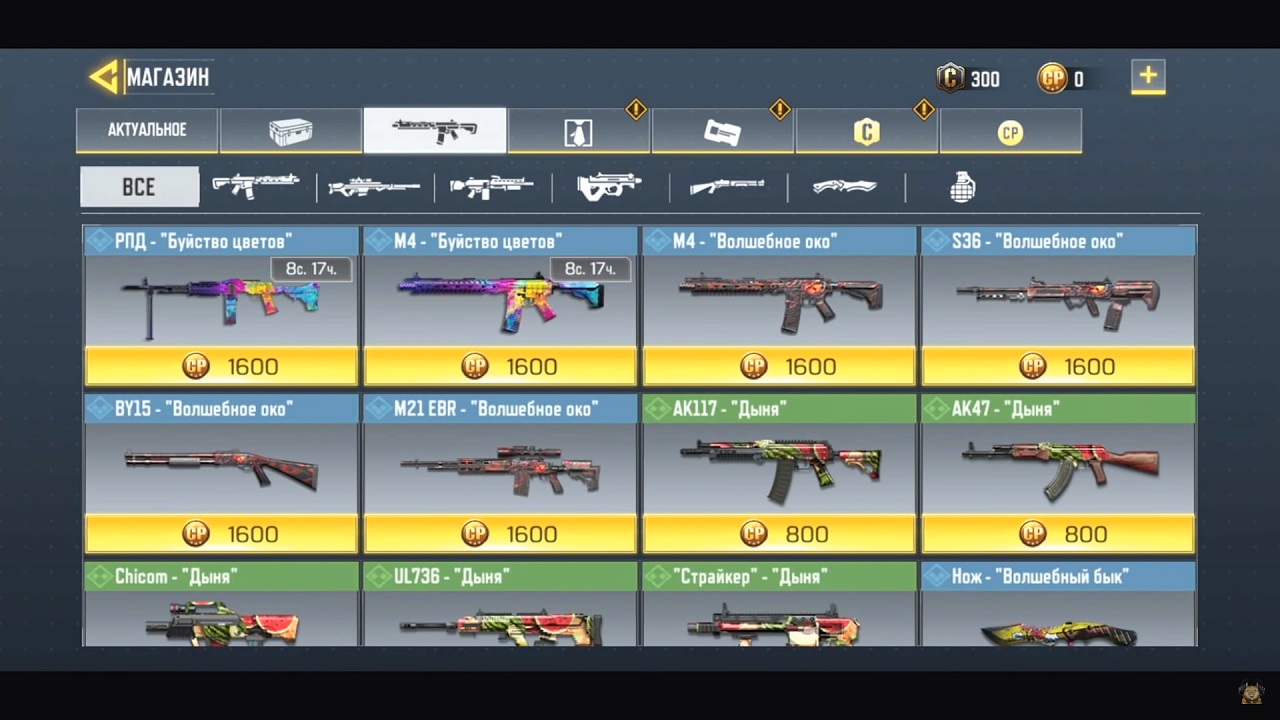Select the Все weapon filter
The width and height of the screenshot is (1280, 720).
pos(139,187)
